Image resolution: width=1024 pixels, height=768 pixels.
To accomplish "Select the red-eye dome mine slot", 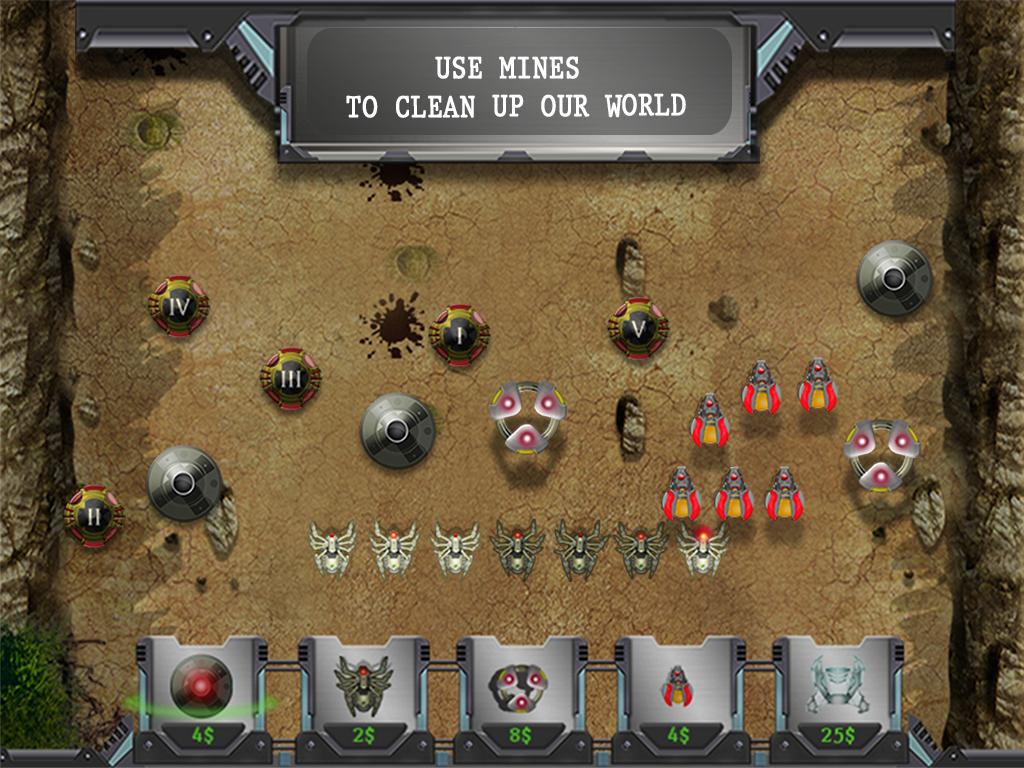I will tap(201, 692).
